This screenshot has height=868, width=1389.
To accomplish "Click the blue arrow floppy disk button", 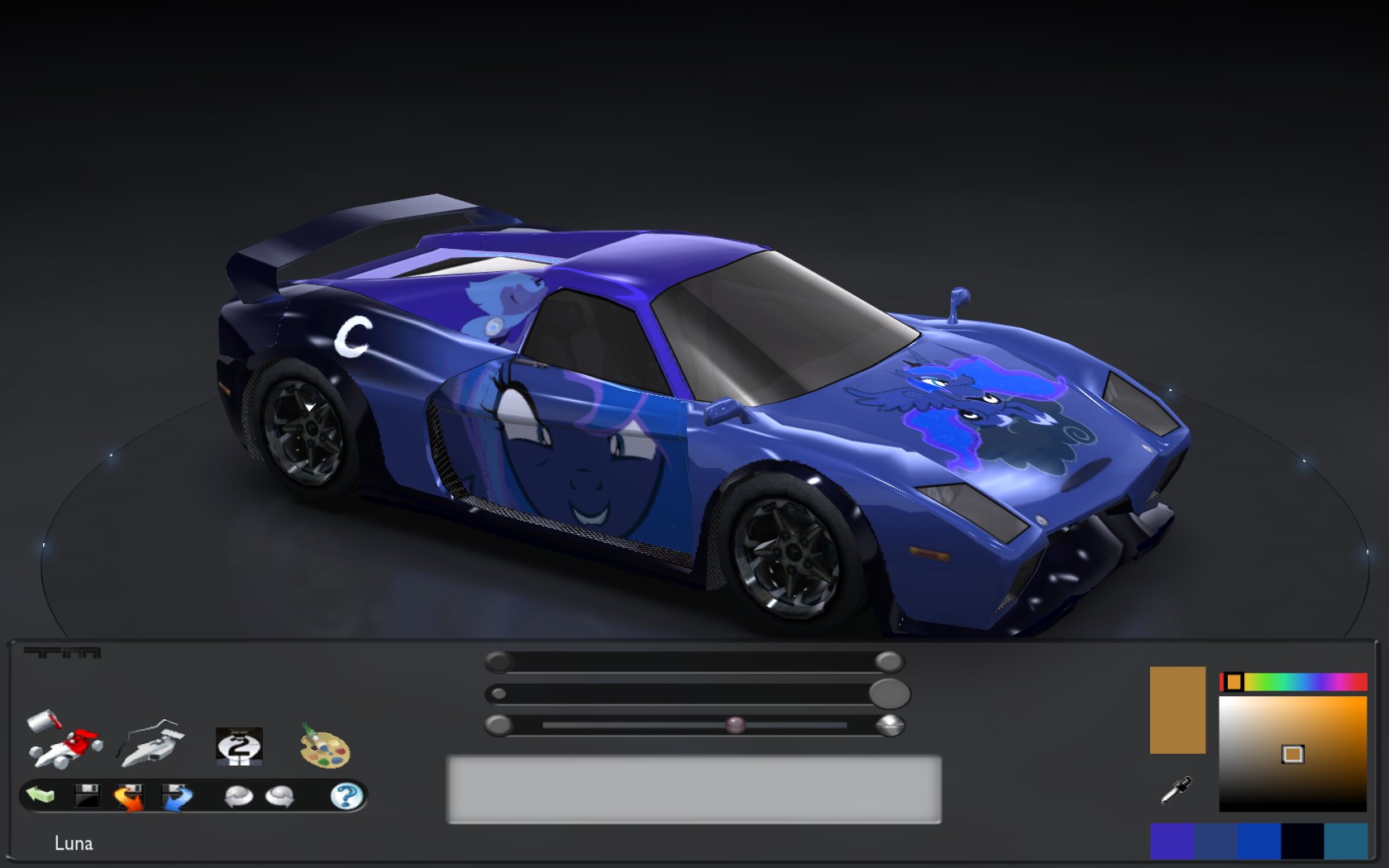I will pyautogui.click(x=176, y=797).
